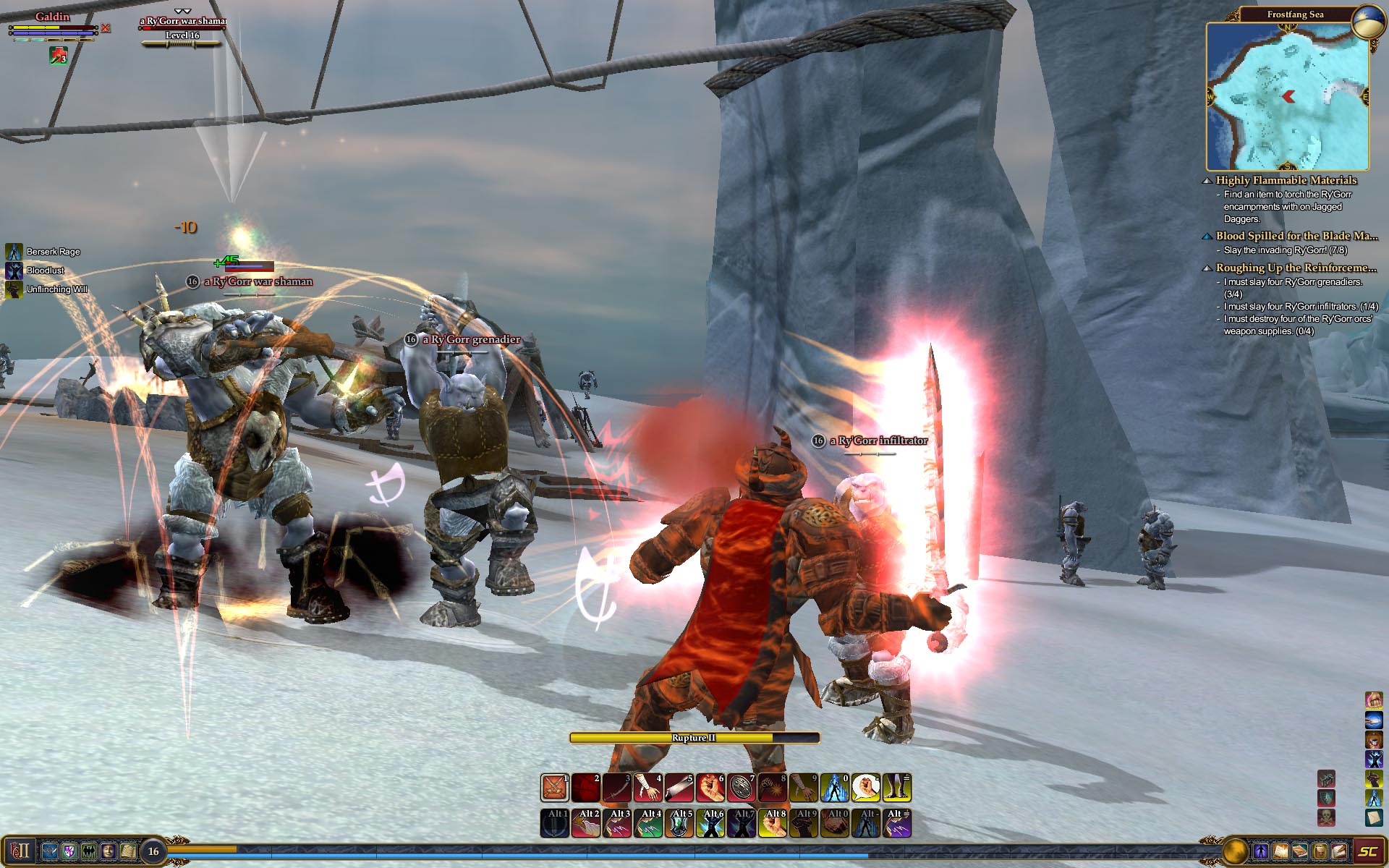Image resolution: width=1389 pixels, height=868 pixels.
Task: Select the Blood Spilled for the Blade quest
Action: point(1296,236)
